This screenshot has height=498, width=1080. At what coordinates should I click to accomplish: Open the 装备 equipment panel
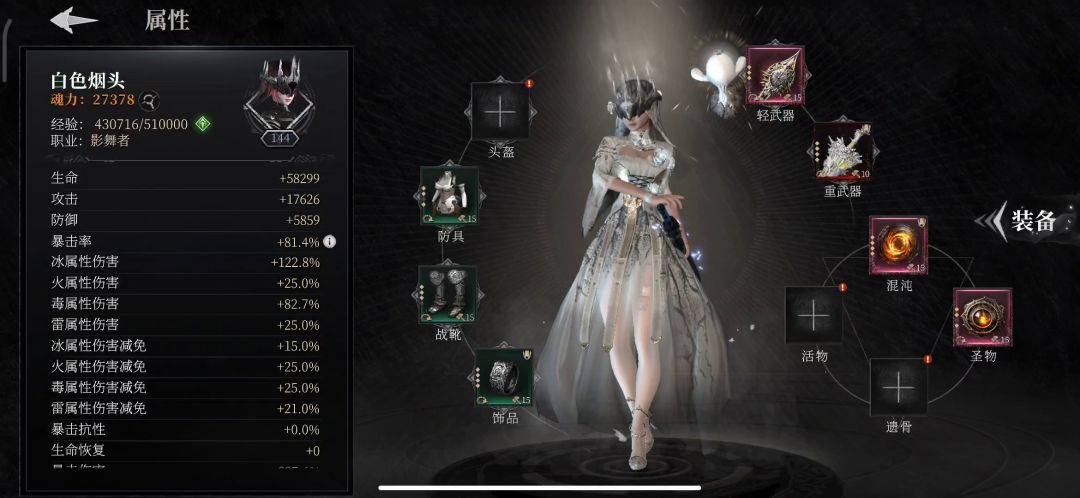1022,222
